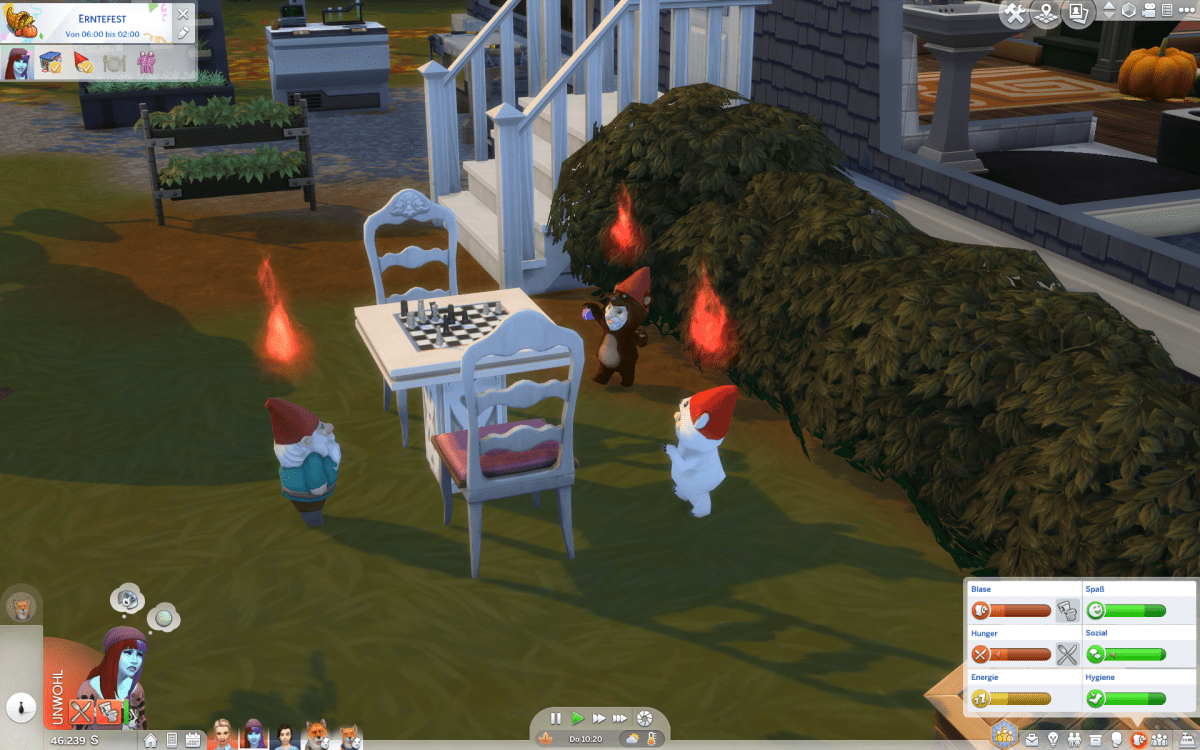The image size is (1200, 750).
Task: Edit the Erntefest holiday with pencil icon
Action: [x=182, y=33]
